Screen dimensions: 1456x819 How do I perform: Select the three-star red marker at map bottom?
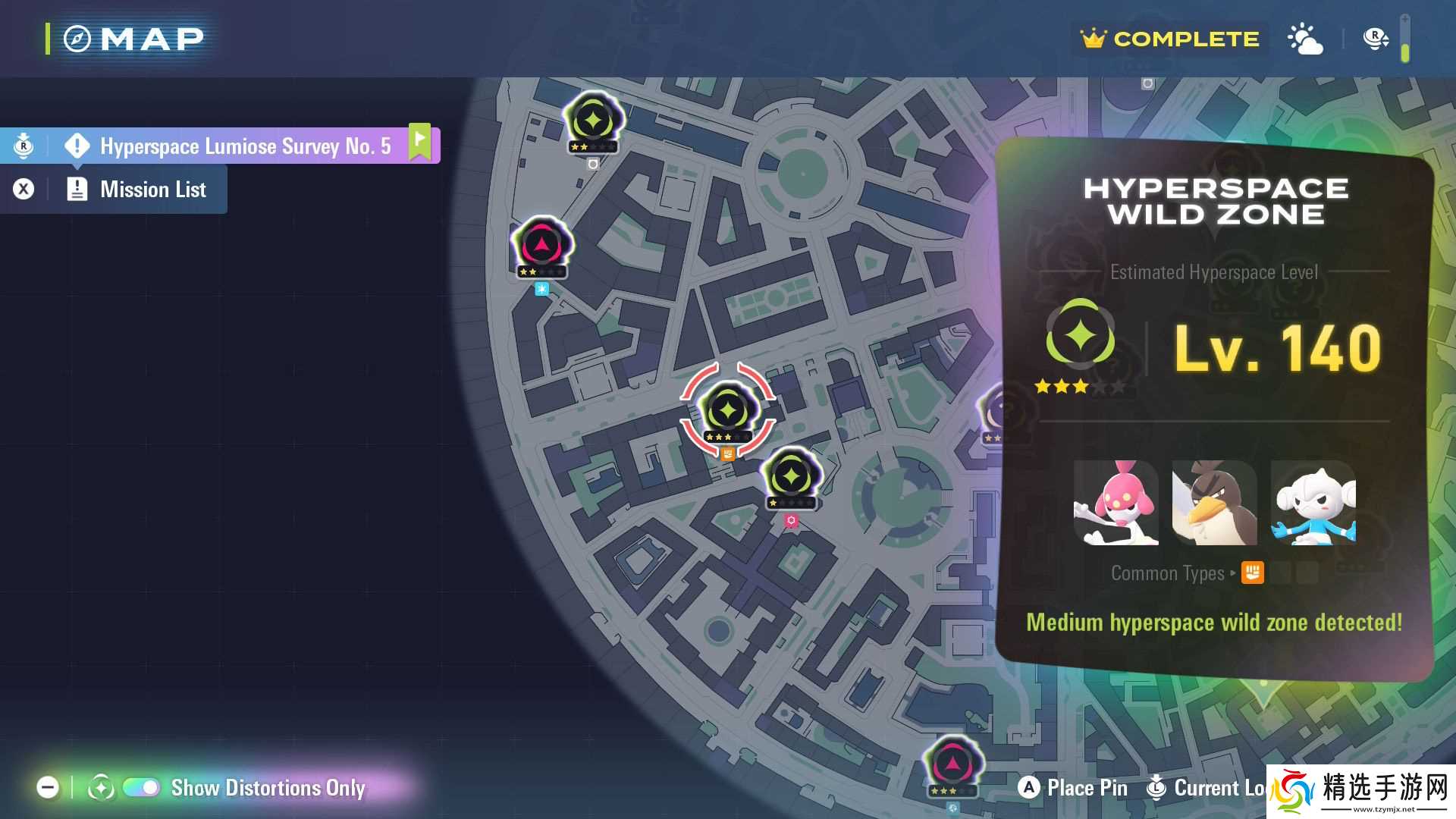click(x=952, y=764)
